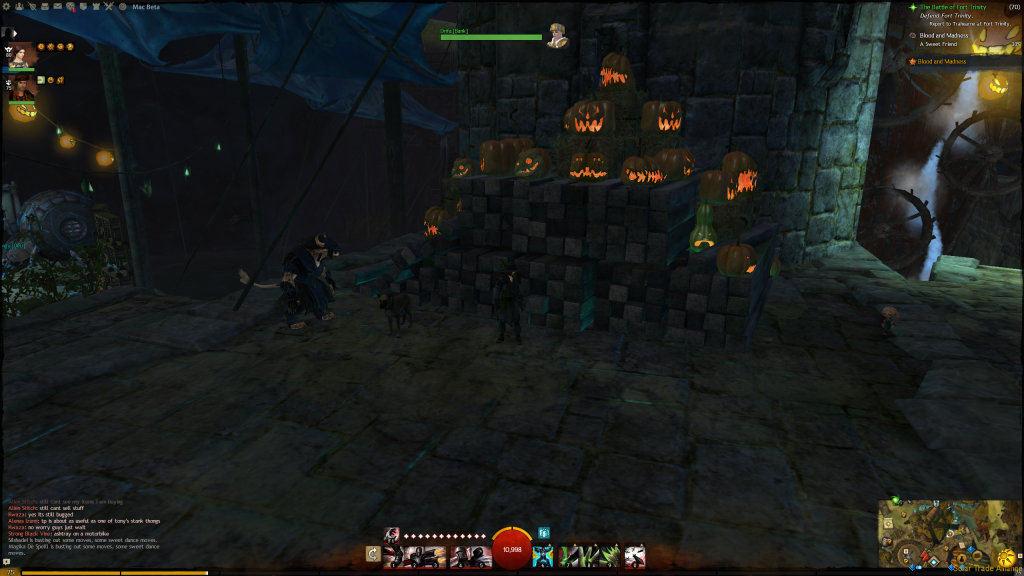Open the game menu gear icon
Screen dimensions: 1024x576
coord(7,6)
